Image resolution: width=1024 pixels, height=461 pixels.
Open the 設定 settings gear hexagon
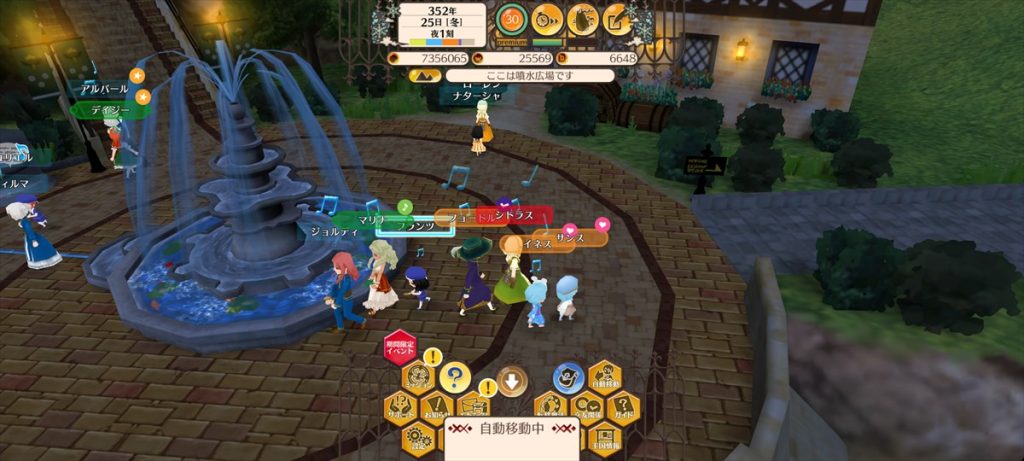pyautogui.click(x=417, y=437)
